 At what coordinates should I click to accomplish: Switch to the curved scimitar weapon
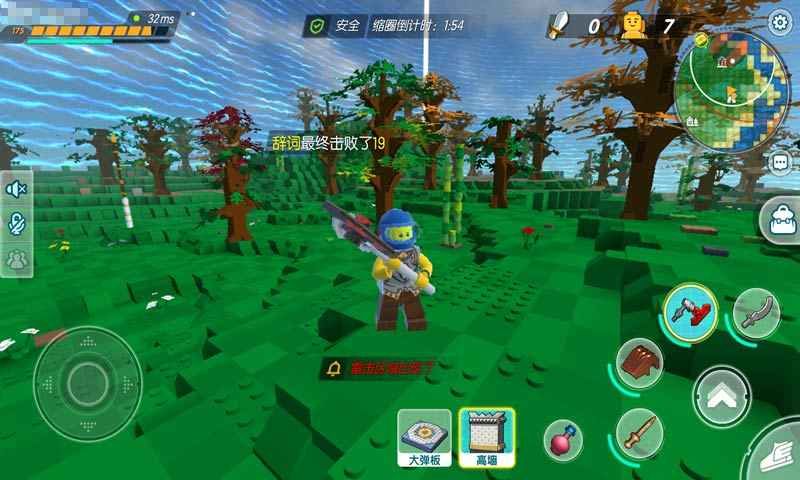coord(756,312)
